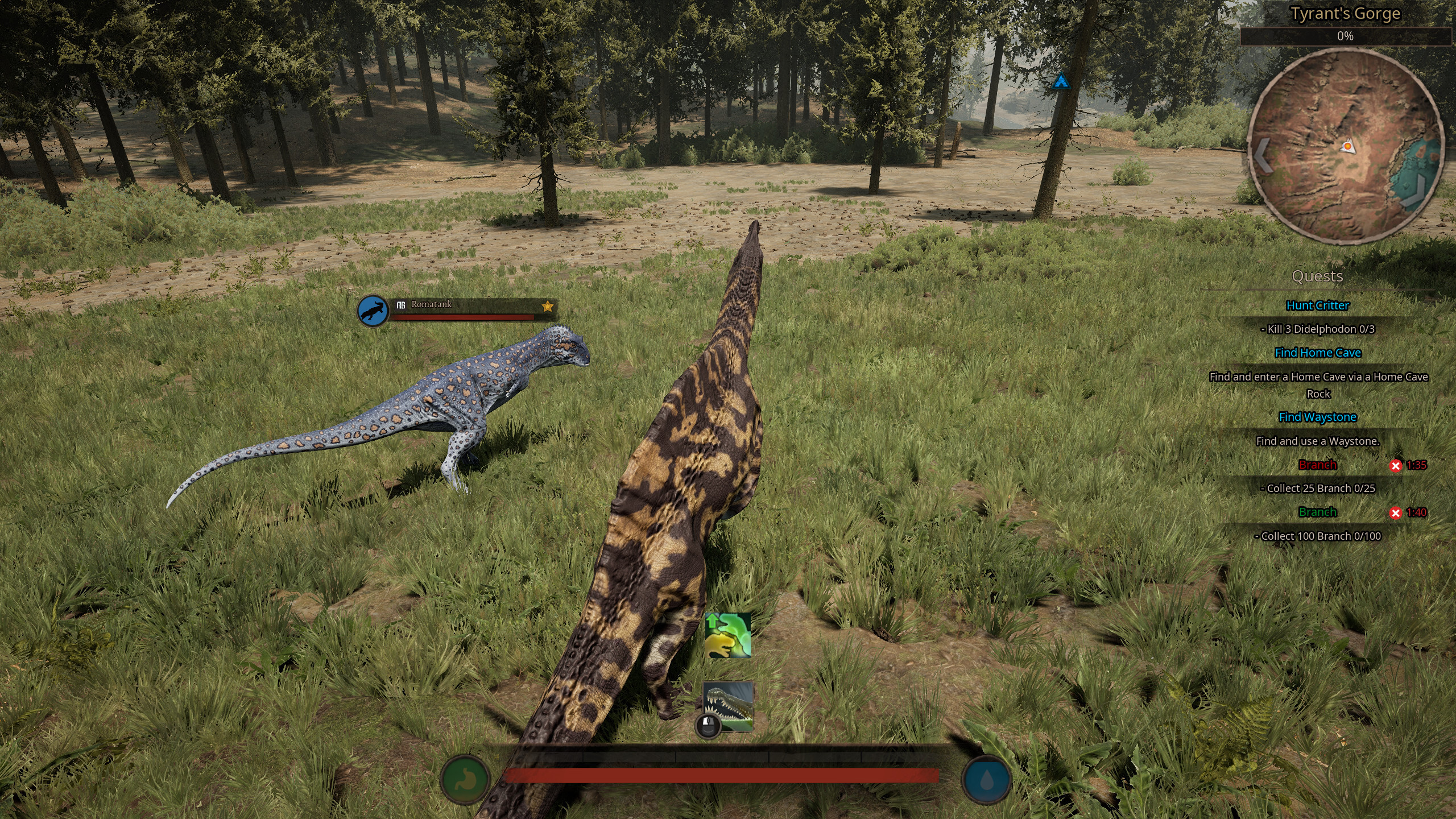This screenshot has width=1456, height=819.
Task: Click the green growth buff icon
Action: click(x=727, y=635)
